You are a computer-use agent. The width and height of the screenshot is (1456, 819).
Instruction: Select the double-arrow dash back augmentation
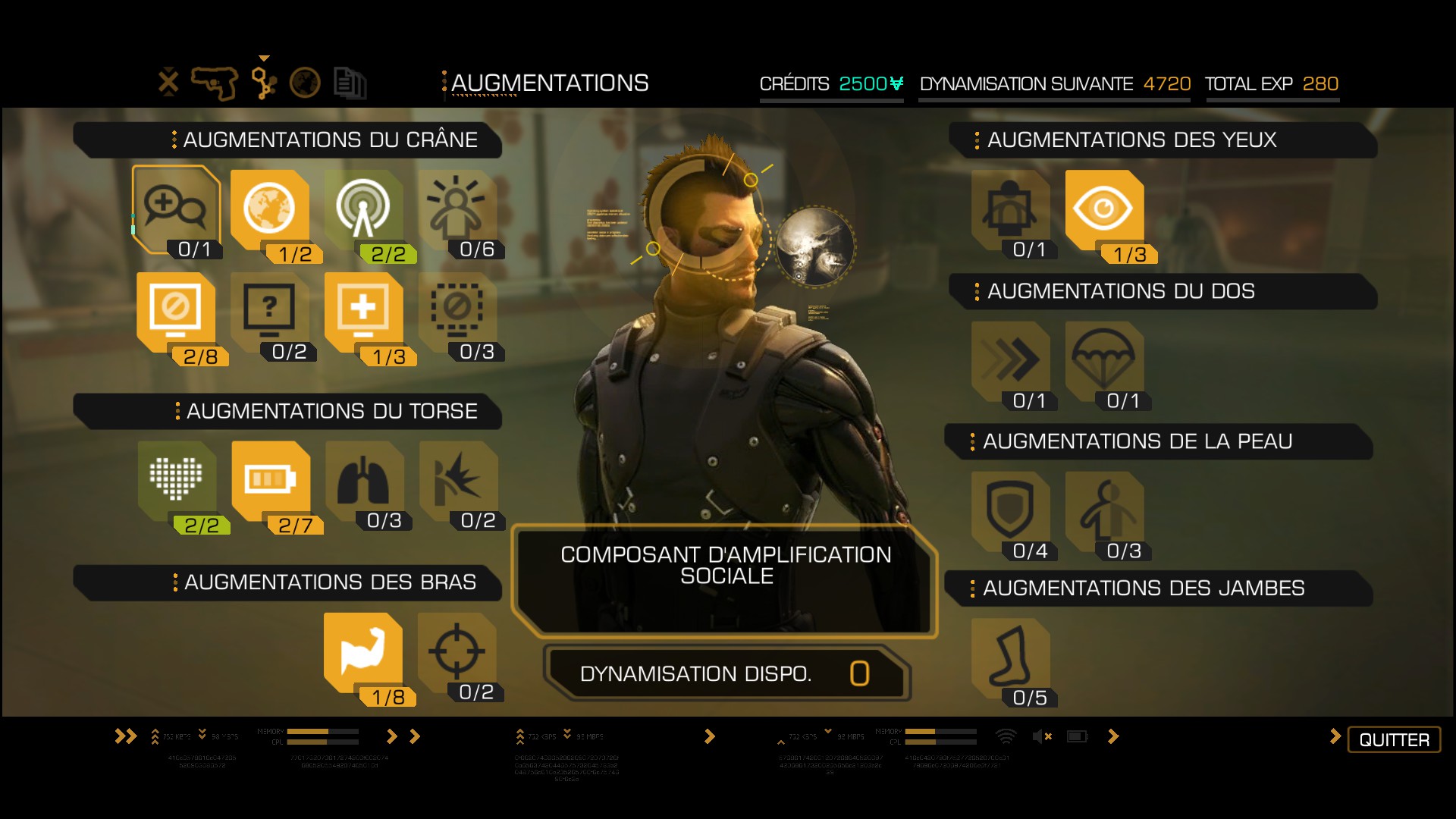point(1010,359)
